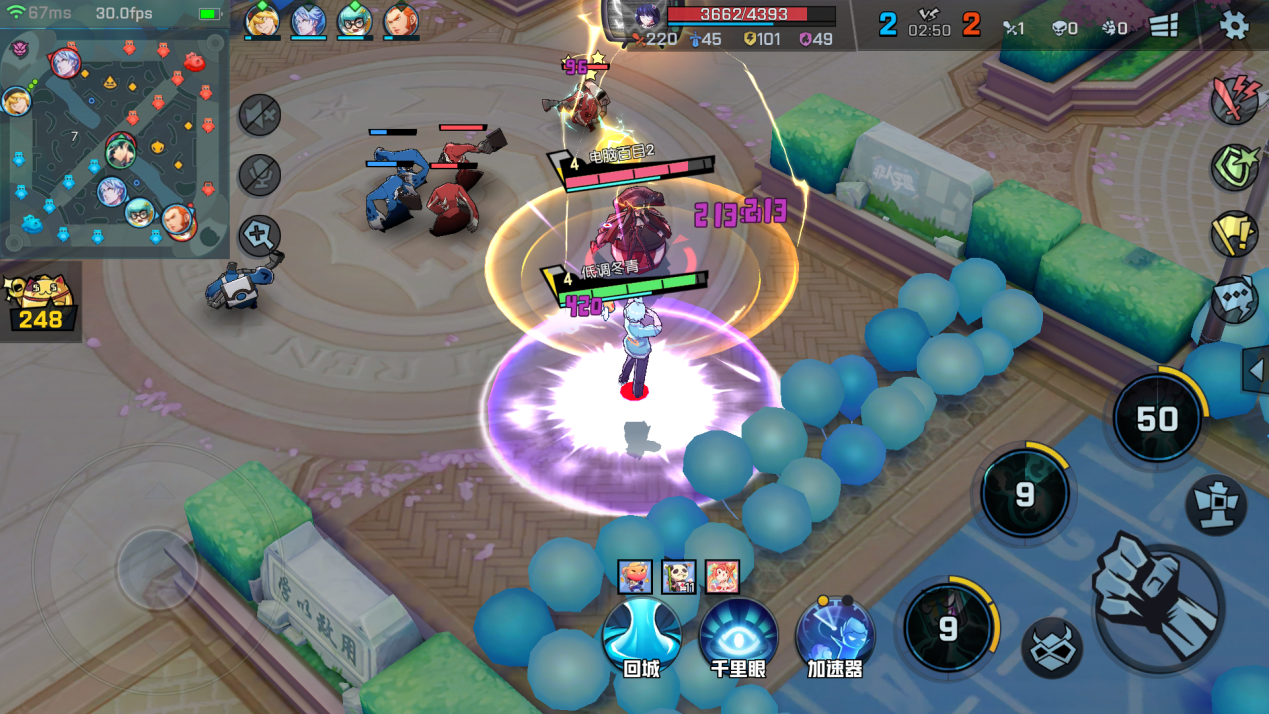Send the green shield defend signal

point(1234,167)
